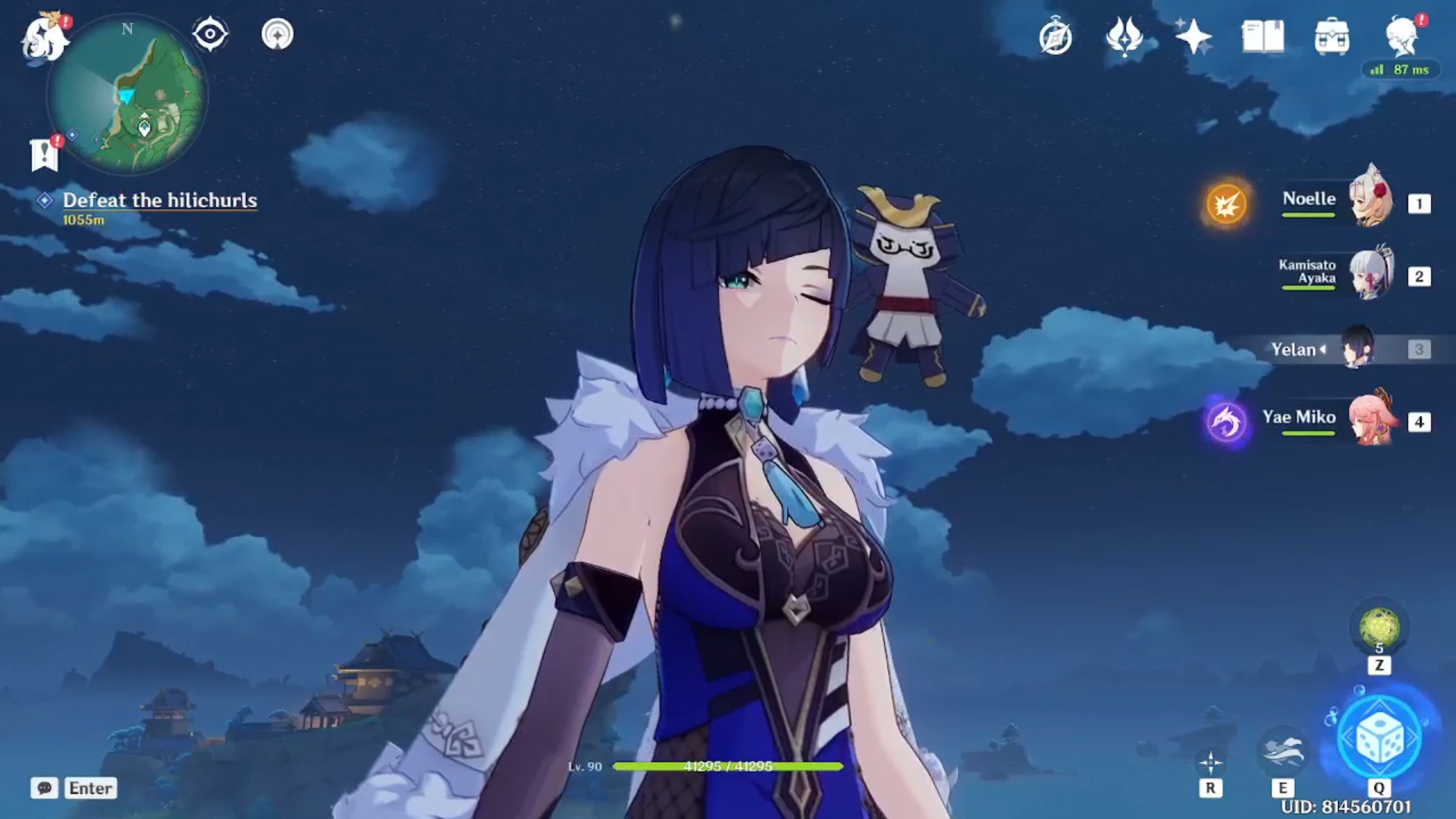Expand Yelan's party entry arrow
Viewport: 1456px width, 819px height.
[1323, 350]
